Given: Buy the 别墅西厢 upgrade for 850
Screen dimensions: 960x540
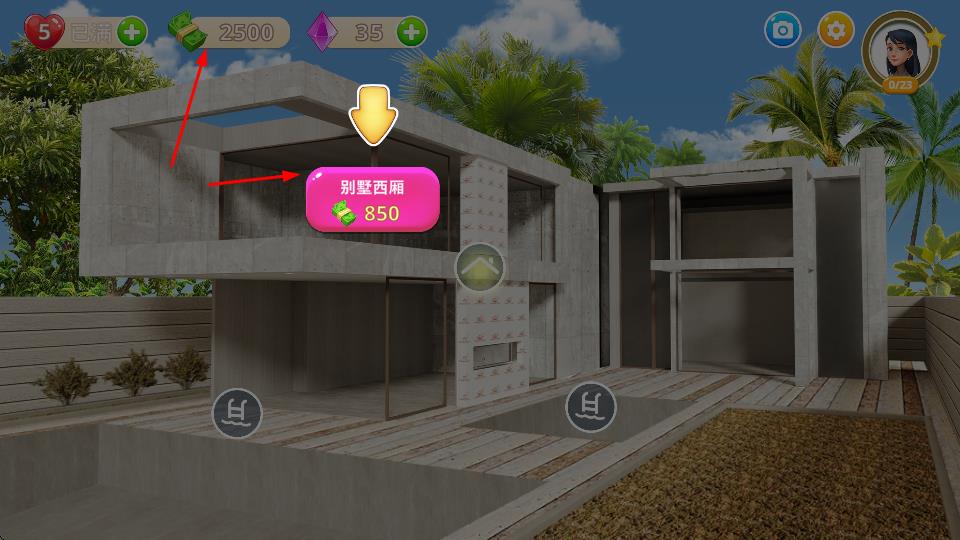Looking at the screenshot, I should pyautogui.click(x=372, y=199).
